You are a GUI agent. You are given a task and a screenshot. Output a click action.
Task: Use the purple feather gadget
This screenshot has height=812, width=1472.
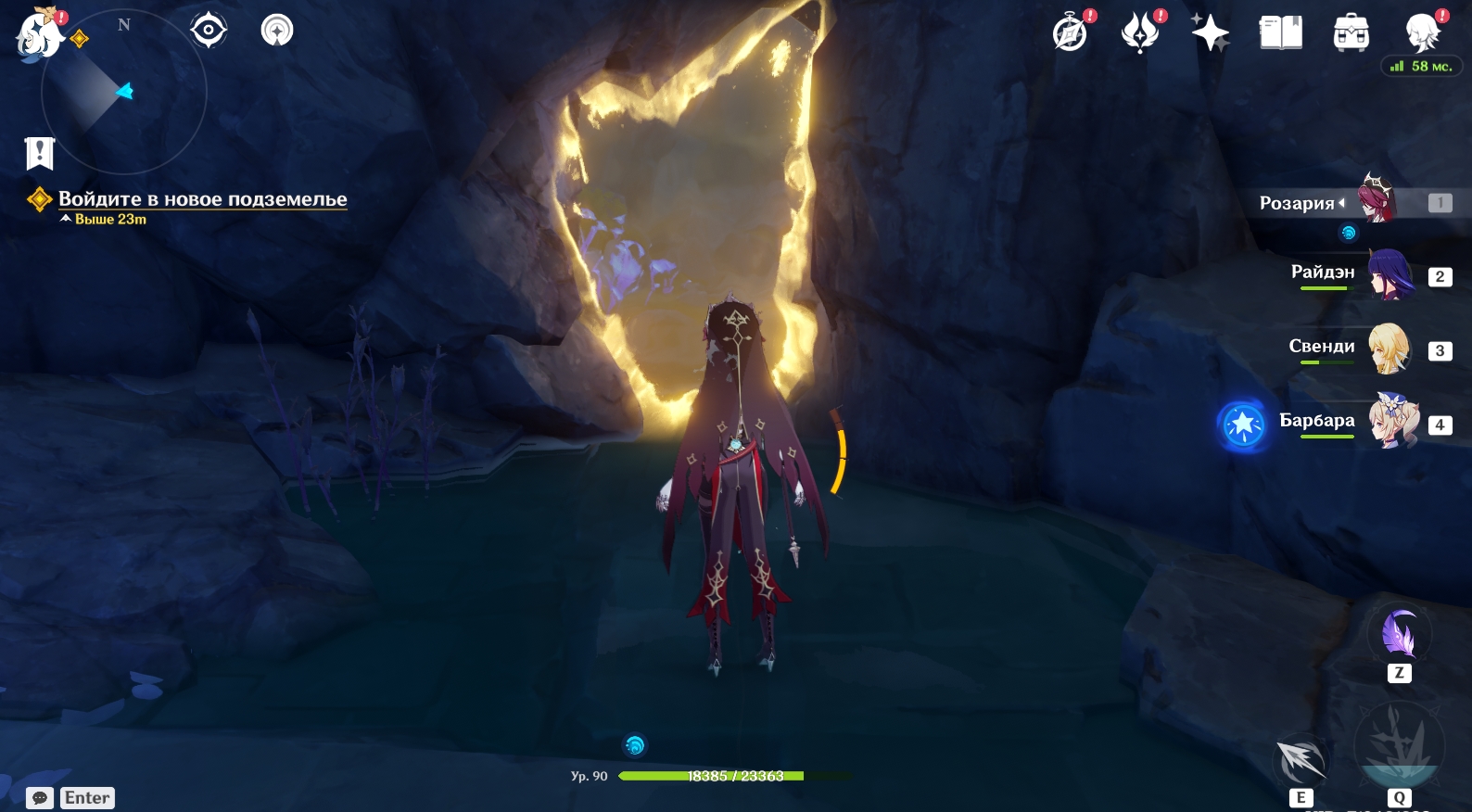(x=1399, y=635)
